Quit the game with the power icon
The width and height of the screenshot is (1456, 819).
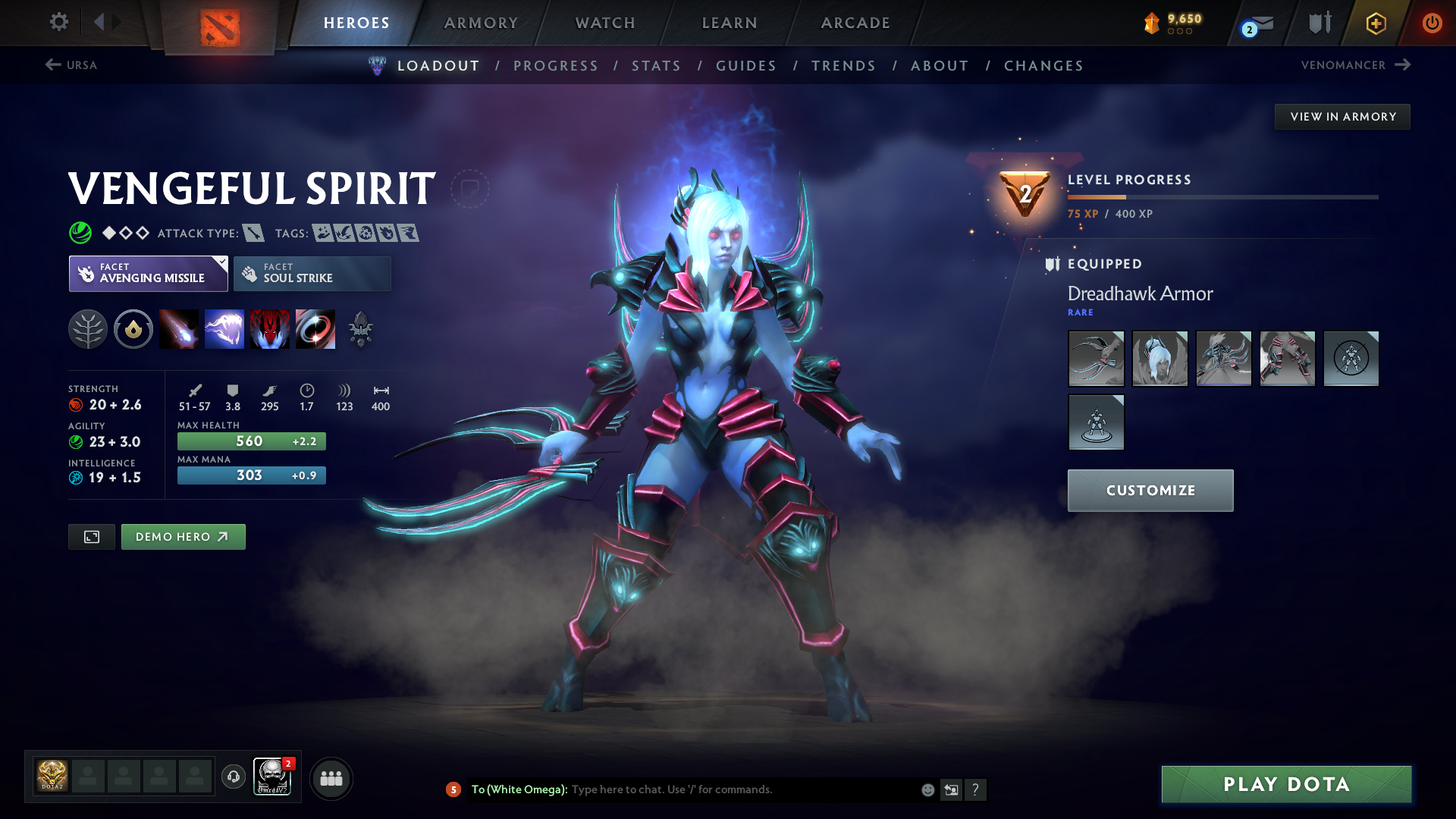point(1432,23)
